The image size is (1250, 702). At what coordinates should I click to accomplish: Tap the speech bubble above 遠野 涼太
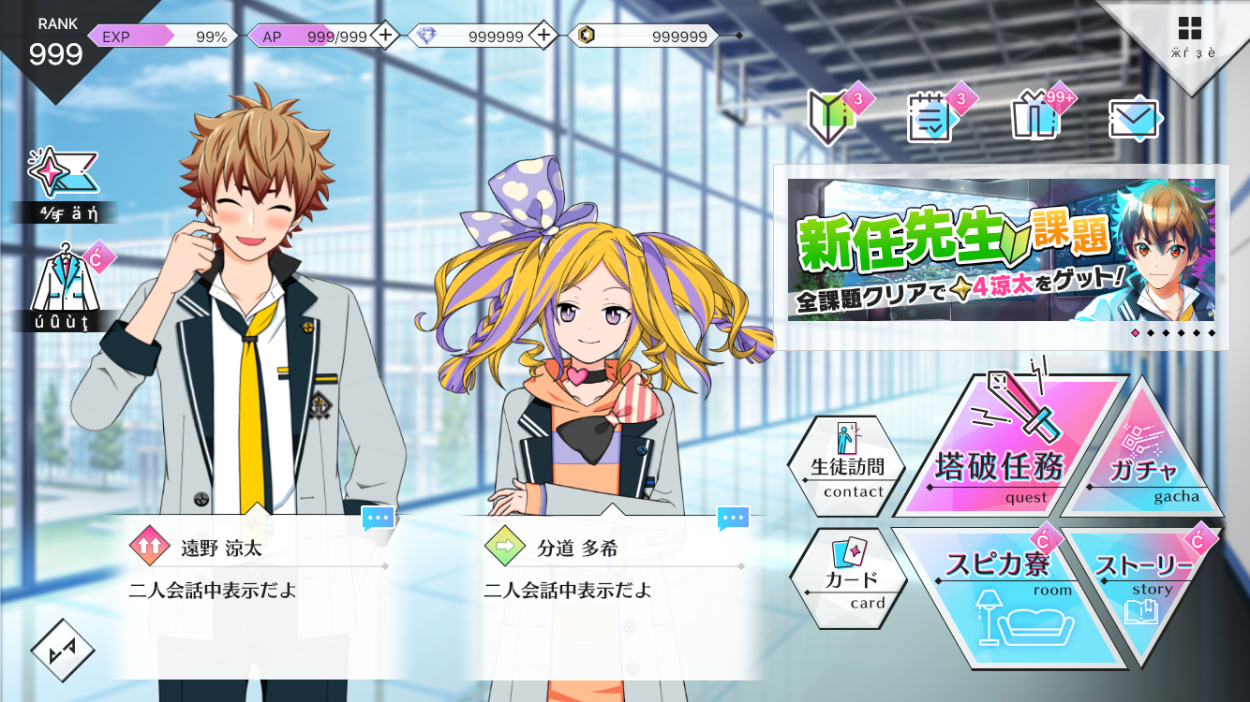(378, 518)
